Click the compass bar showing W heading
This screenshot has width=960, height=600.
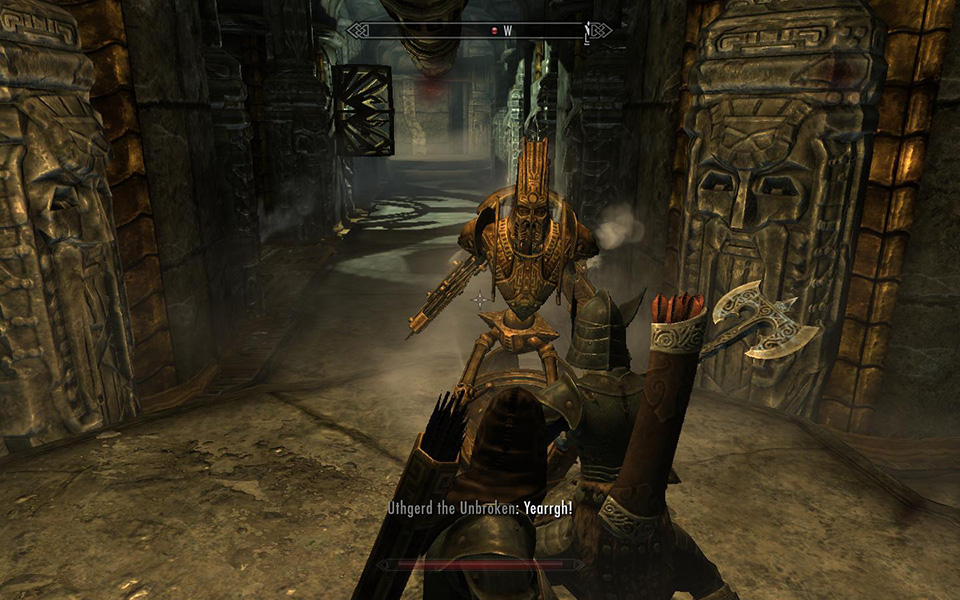(479, 31)
